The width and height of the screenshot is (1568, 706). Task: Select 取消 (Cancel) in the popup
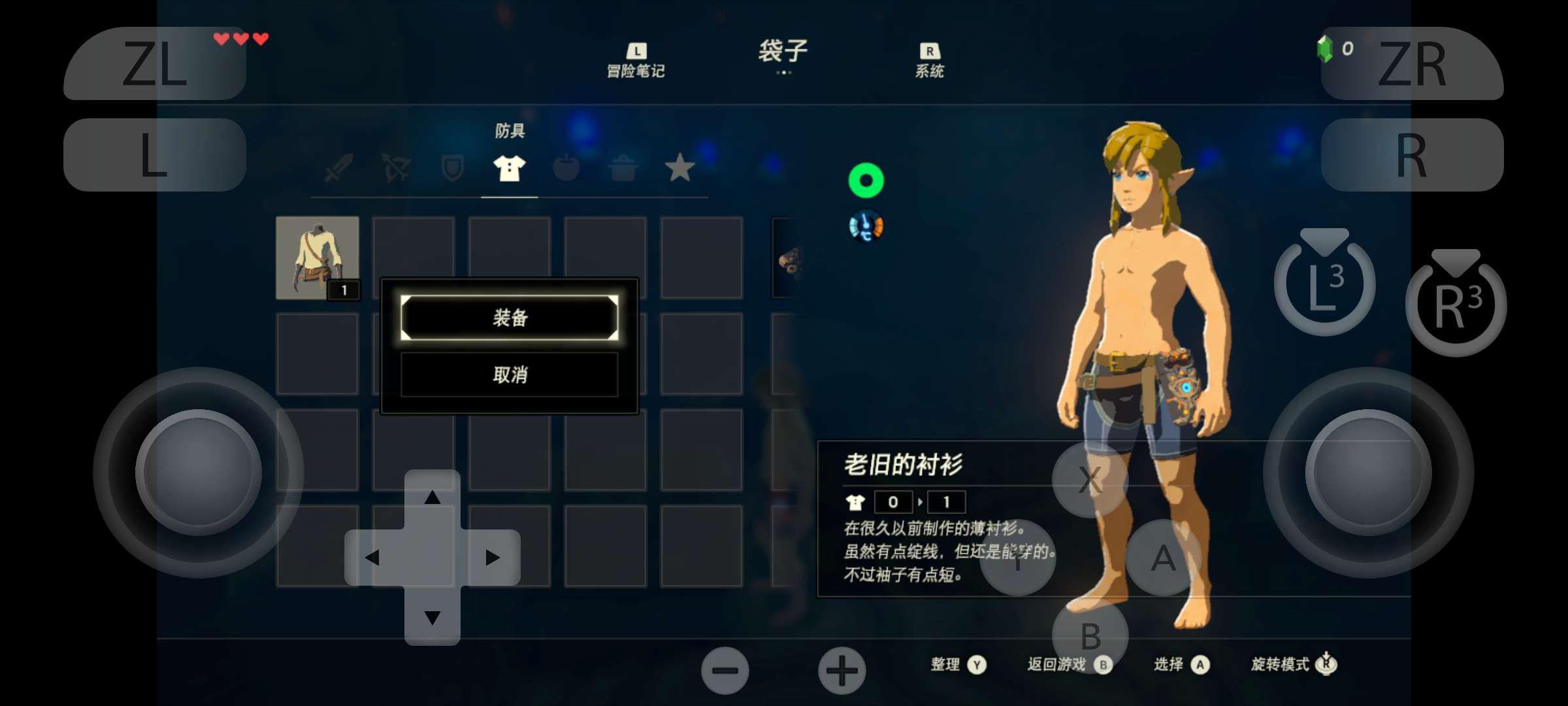click(509, 375)
